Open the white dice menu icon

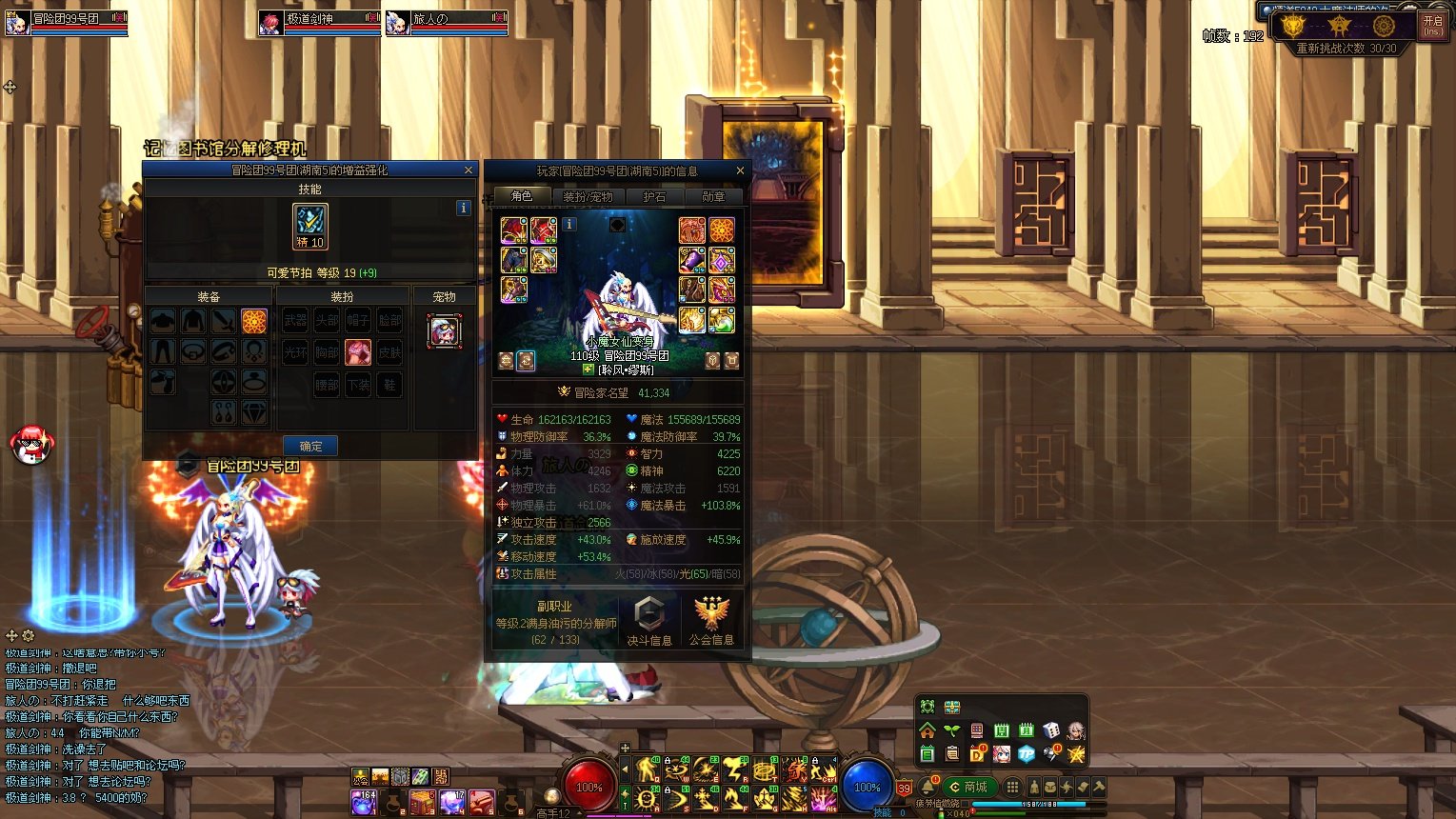click(1051, 730)
